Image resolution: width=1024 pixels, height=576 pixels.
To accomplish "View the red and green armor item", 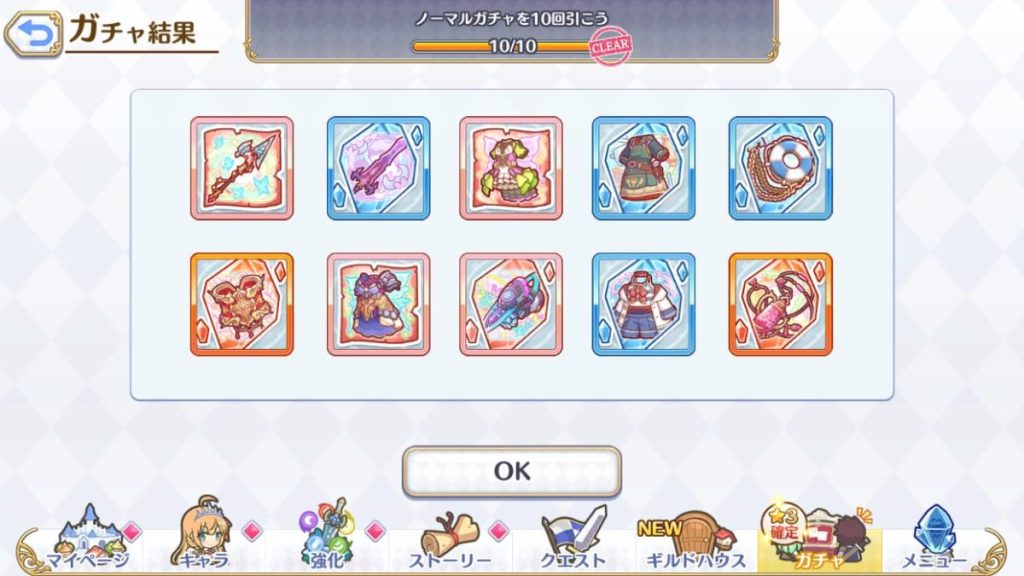I will click(x=644, y=168).
